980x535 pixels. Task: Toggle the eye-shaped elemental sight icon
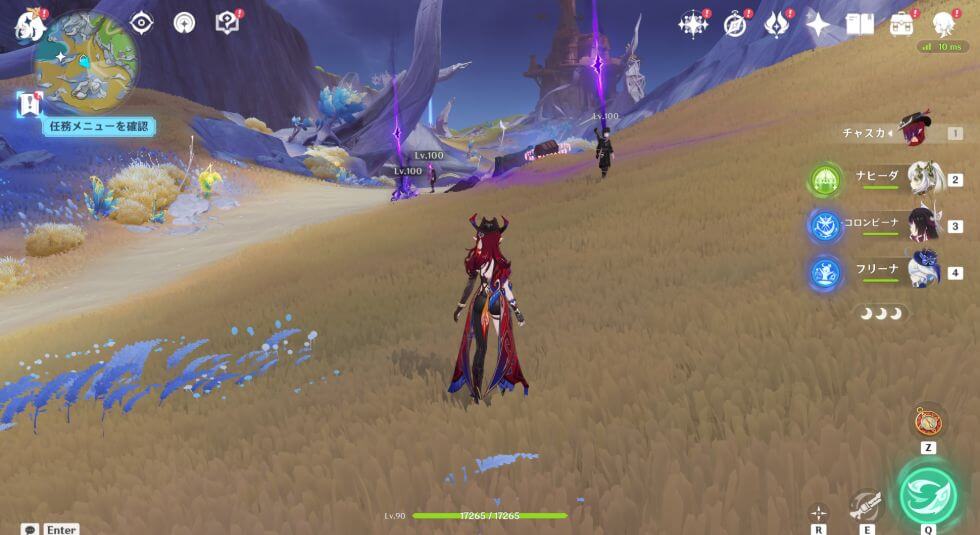(142, 23)
